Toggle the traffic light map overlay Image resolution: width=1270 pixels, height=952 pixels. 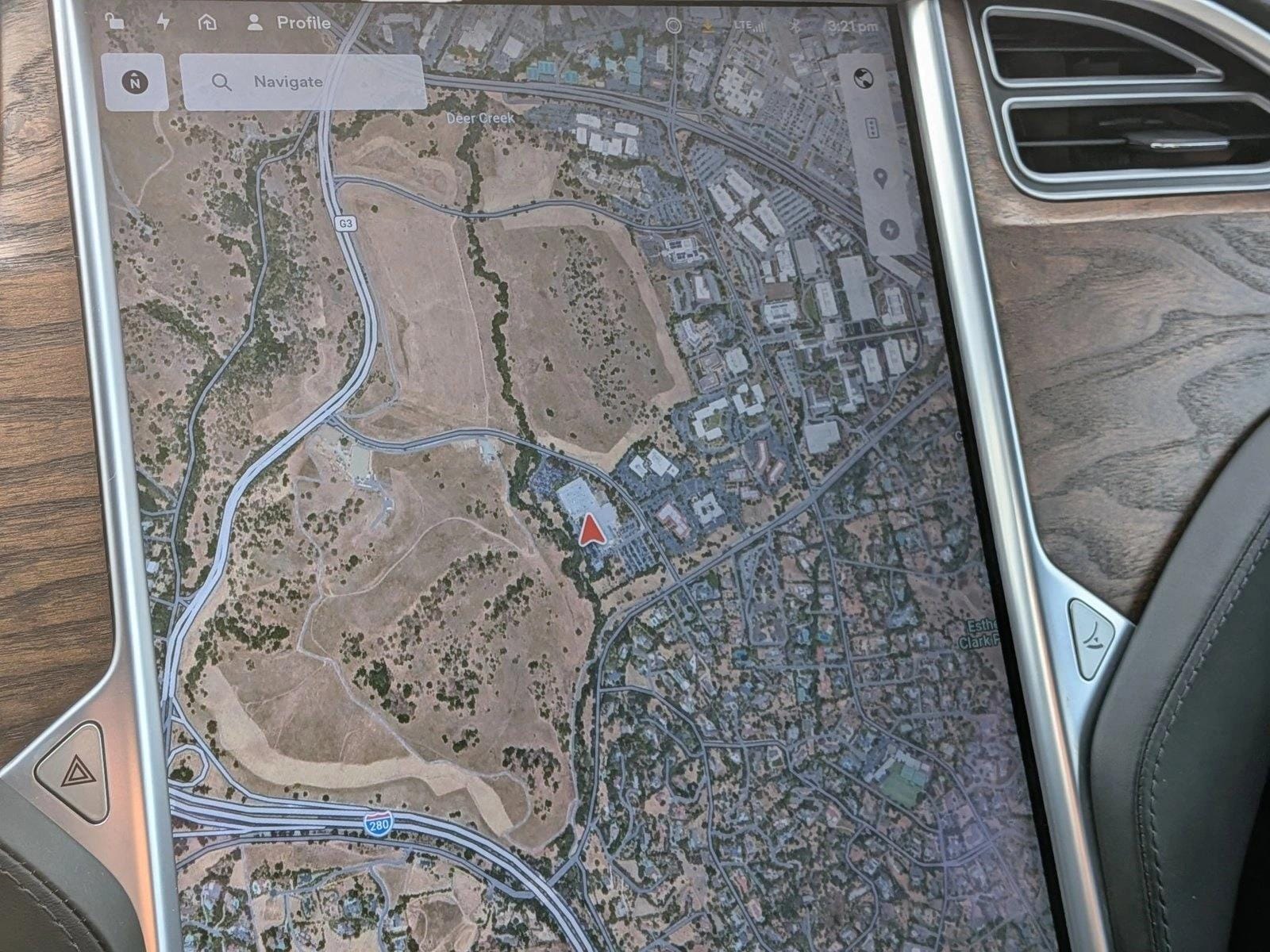point(872,128)
